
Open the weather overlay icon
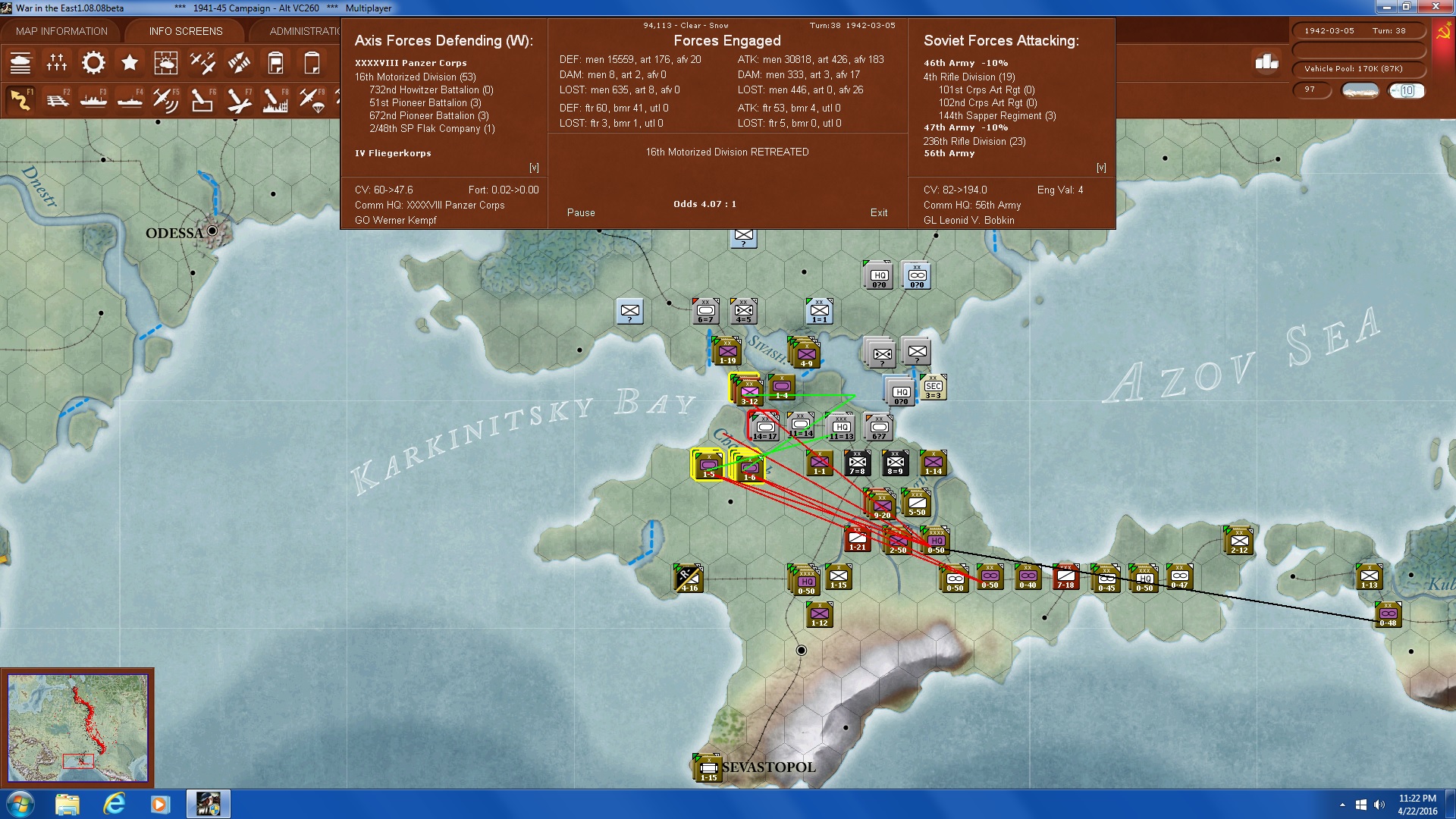(x=166, y=62)
